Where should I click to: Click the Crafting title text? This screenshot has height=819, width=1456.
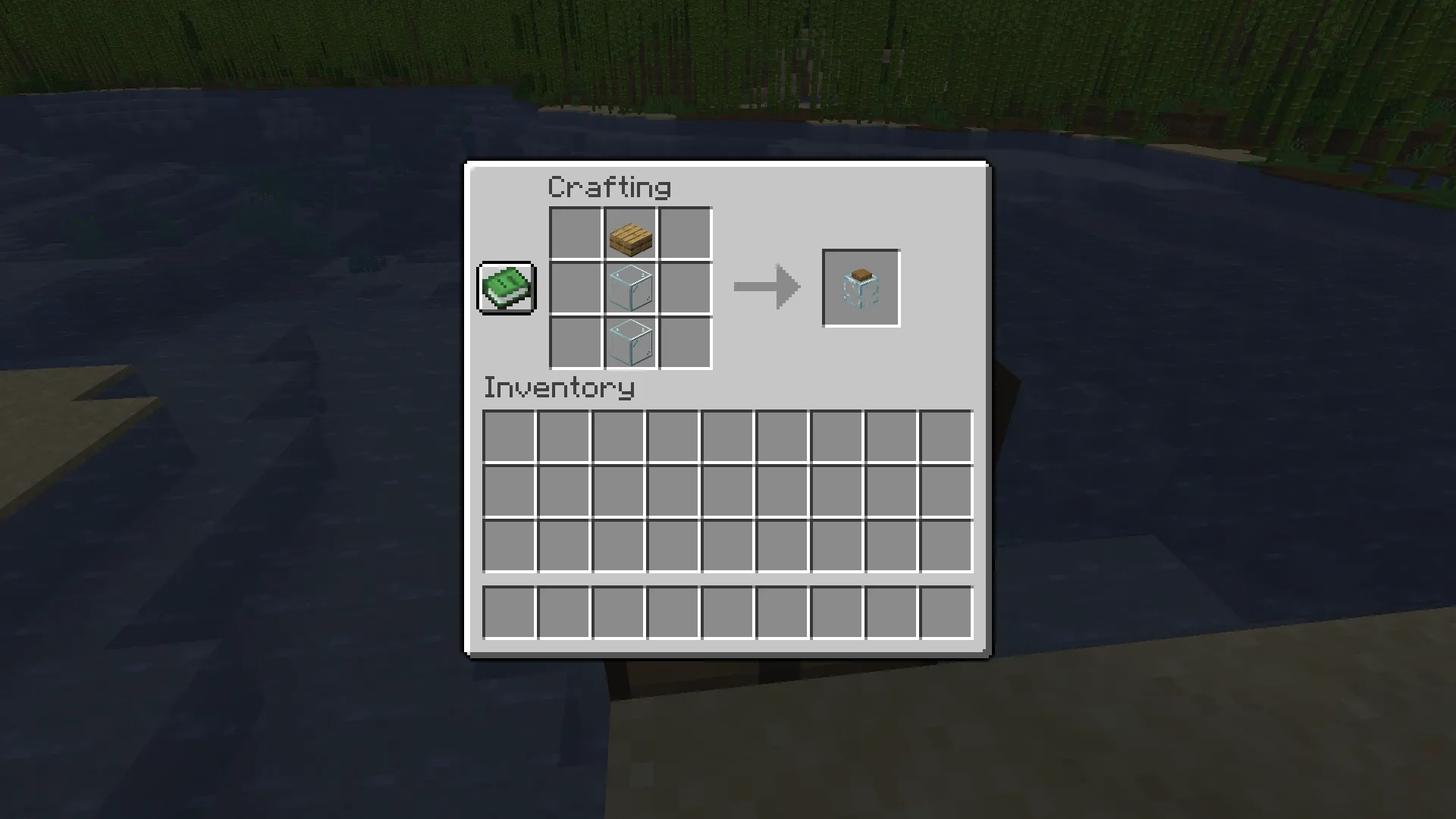click(610, 187)
